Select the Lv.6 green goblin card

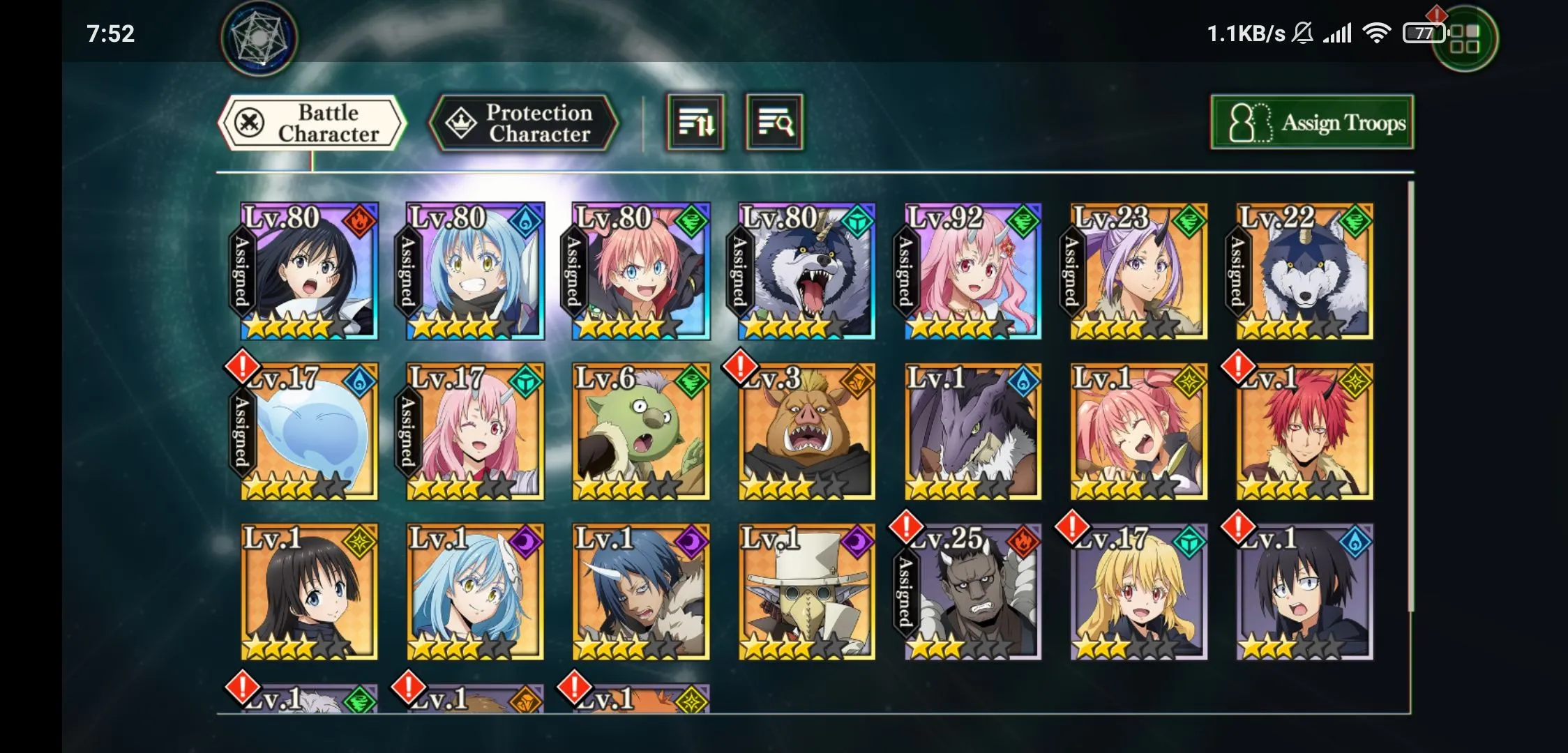(641, 432)
